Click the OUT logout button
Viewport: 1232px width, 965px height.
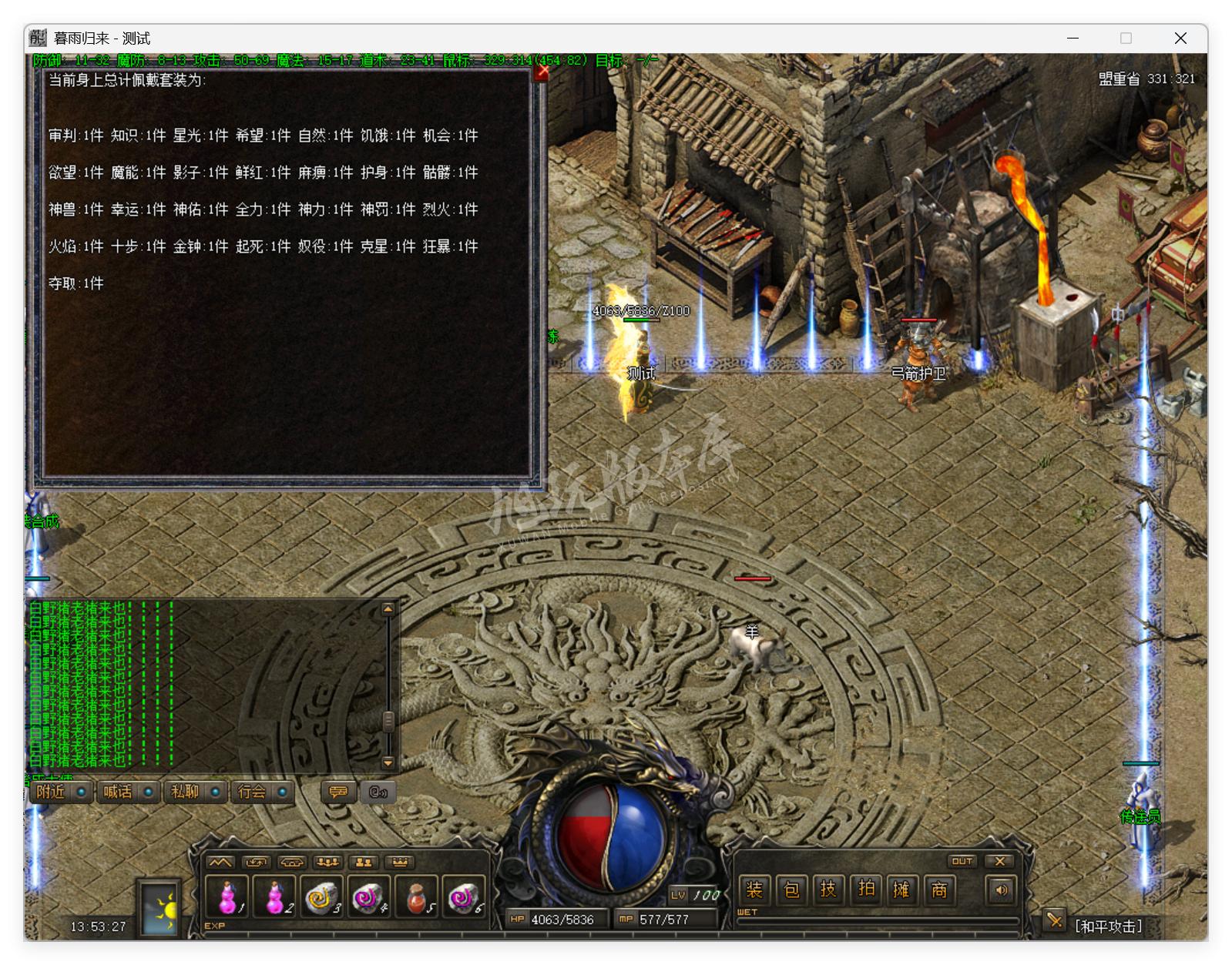point(962,861)
